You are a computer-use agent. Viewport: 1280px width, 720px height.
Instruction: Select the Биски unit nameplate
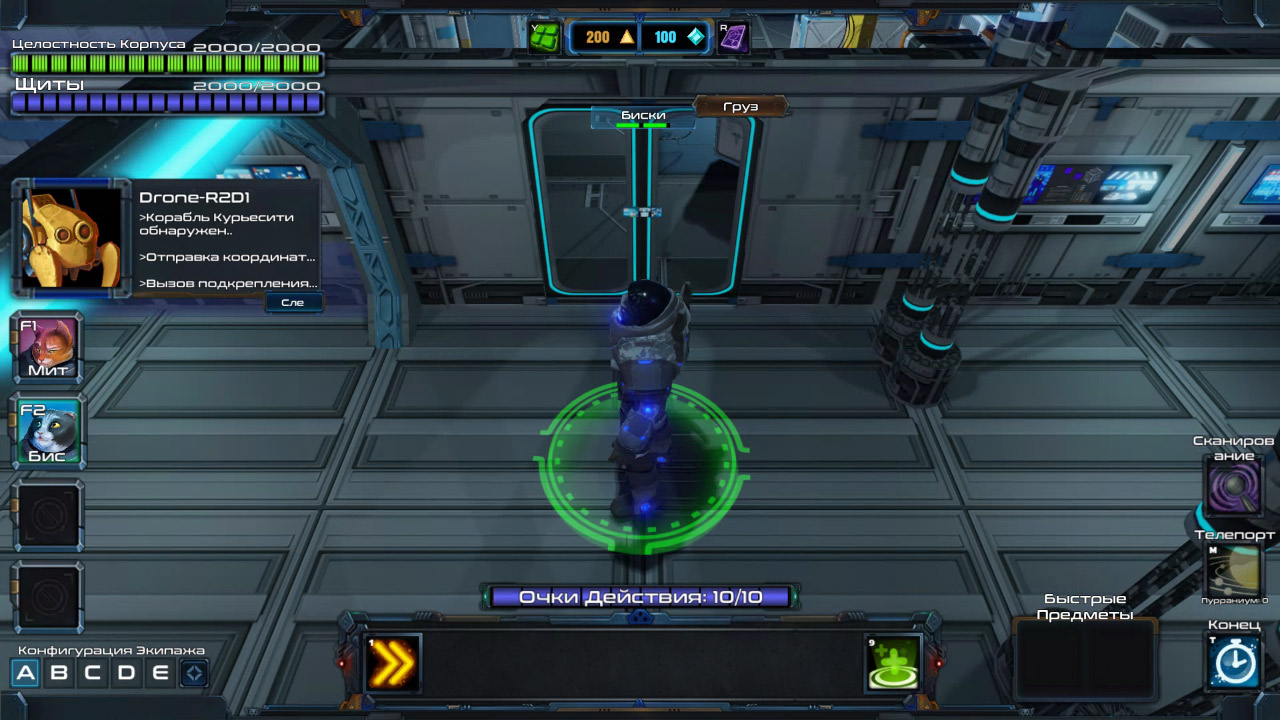(x=643, y=117)
